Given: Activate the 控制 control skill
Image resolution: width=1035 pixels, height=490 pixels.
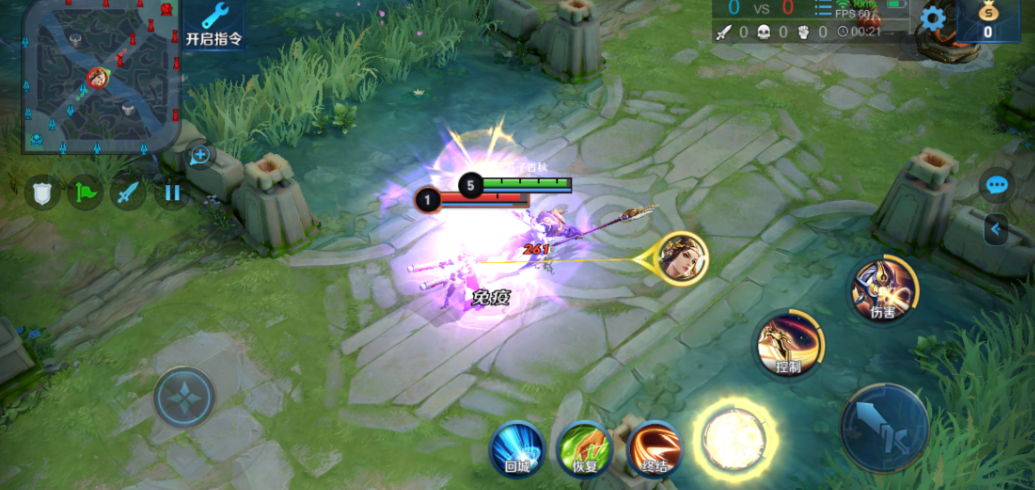Looking at the screenshot, I should point(790,344).
